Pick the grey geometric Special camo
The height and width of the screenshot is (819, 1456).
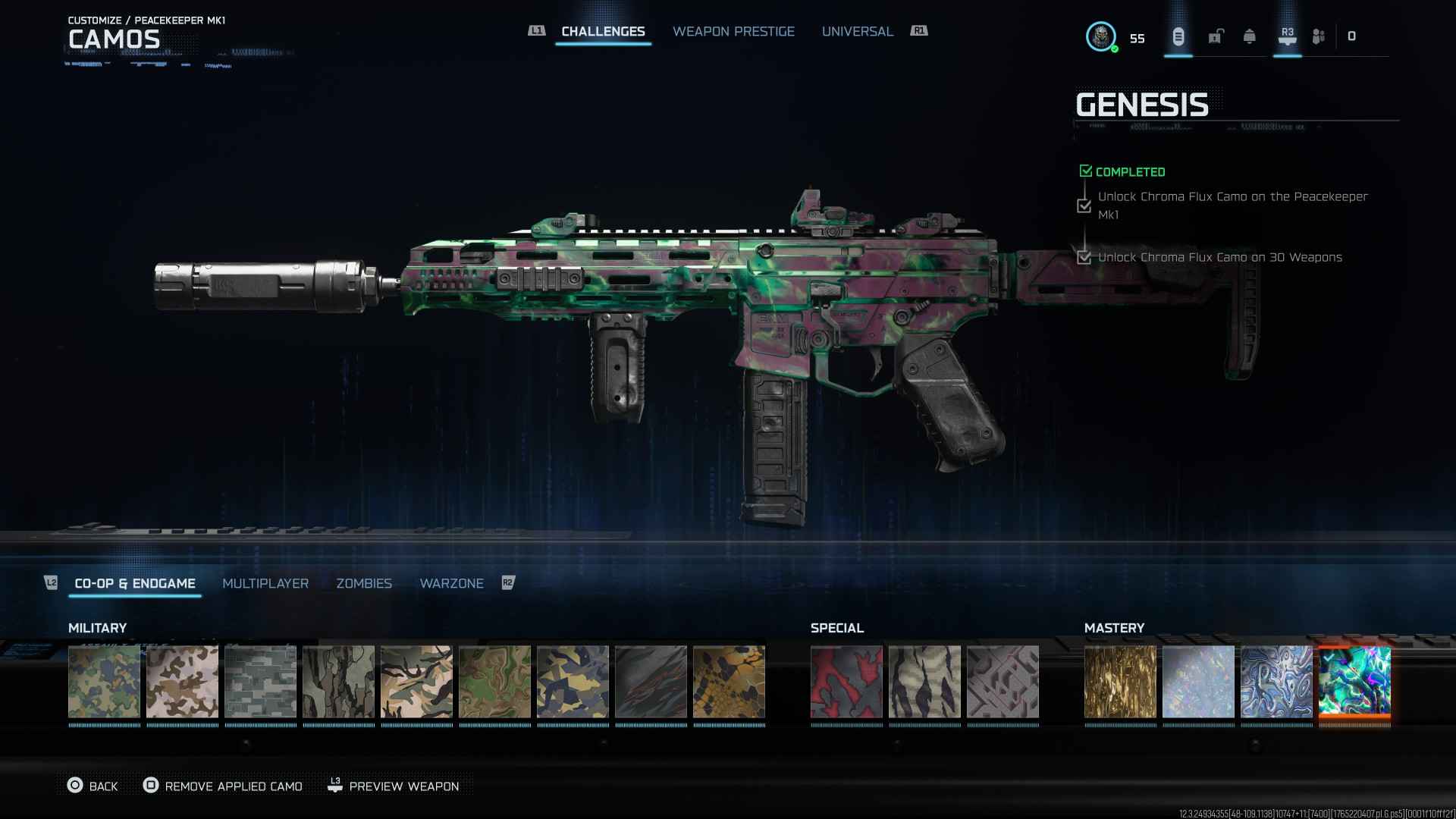pyautogui.click(x=1003, y=681)
